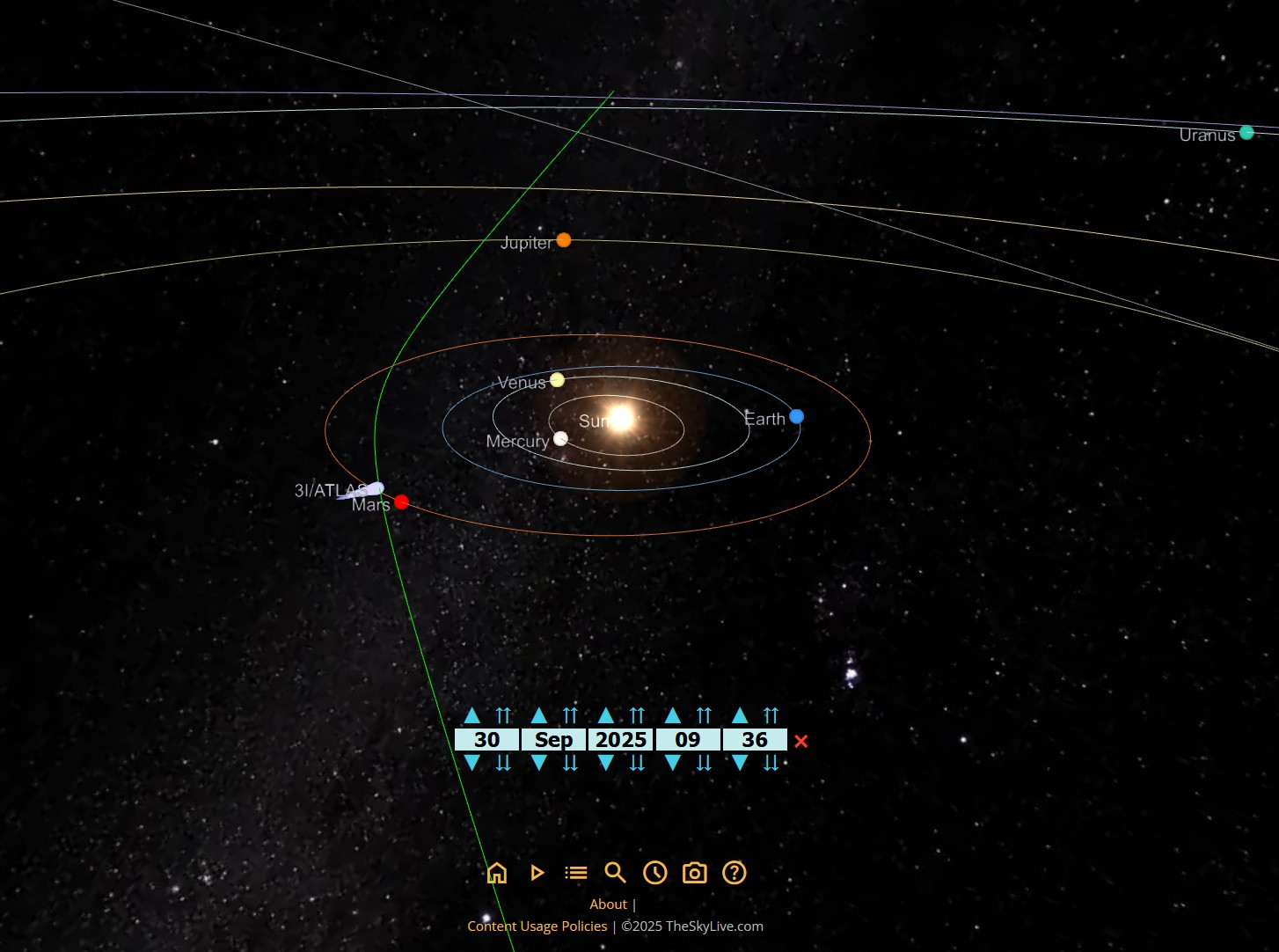This screenshot has width=1279, height=952.
Task: Open the magnifying glass search tool
Action: [615, 873]
